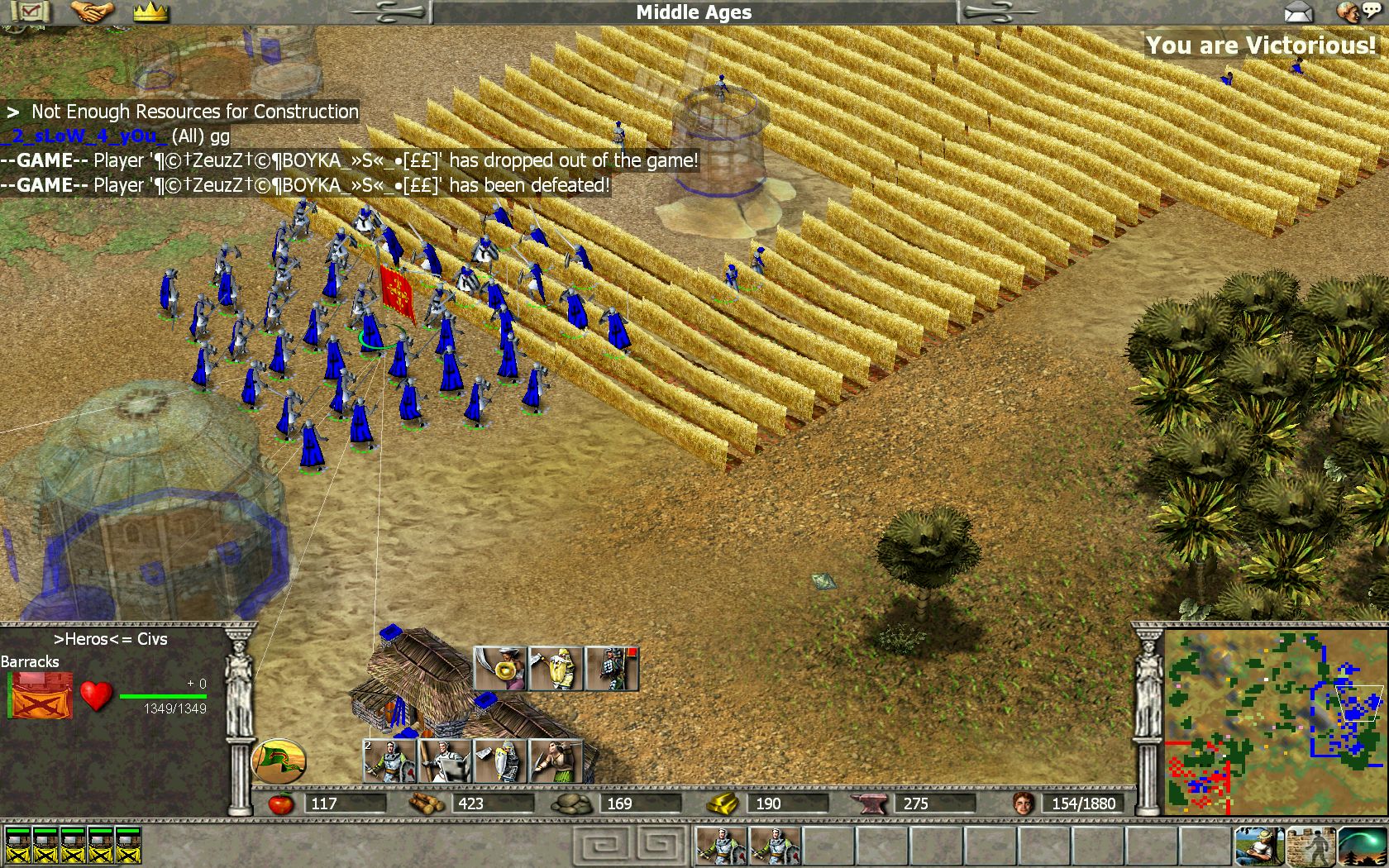Train the white-robed spearman unit
This screenshot has height=868, width=1389.
[x=445, y=761]
